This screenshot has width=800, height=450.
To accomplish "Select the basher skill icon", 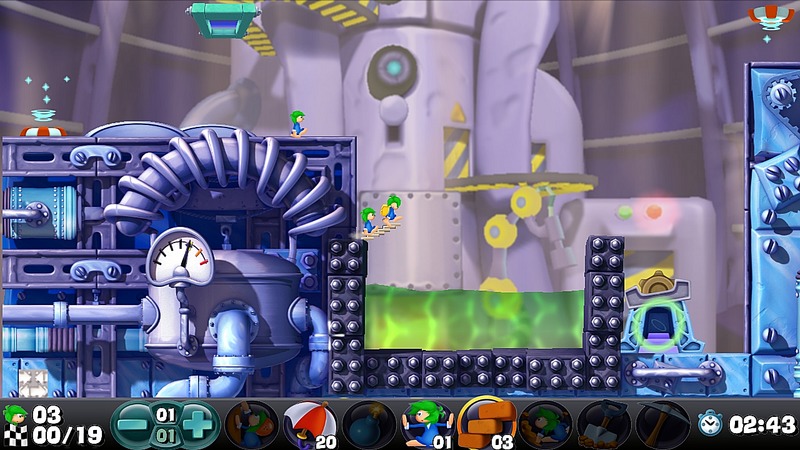I will [x=545, y=424].
